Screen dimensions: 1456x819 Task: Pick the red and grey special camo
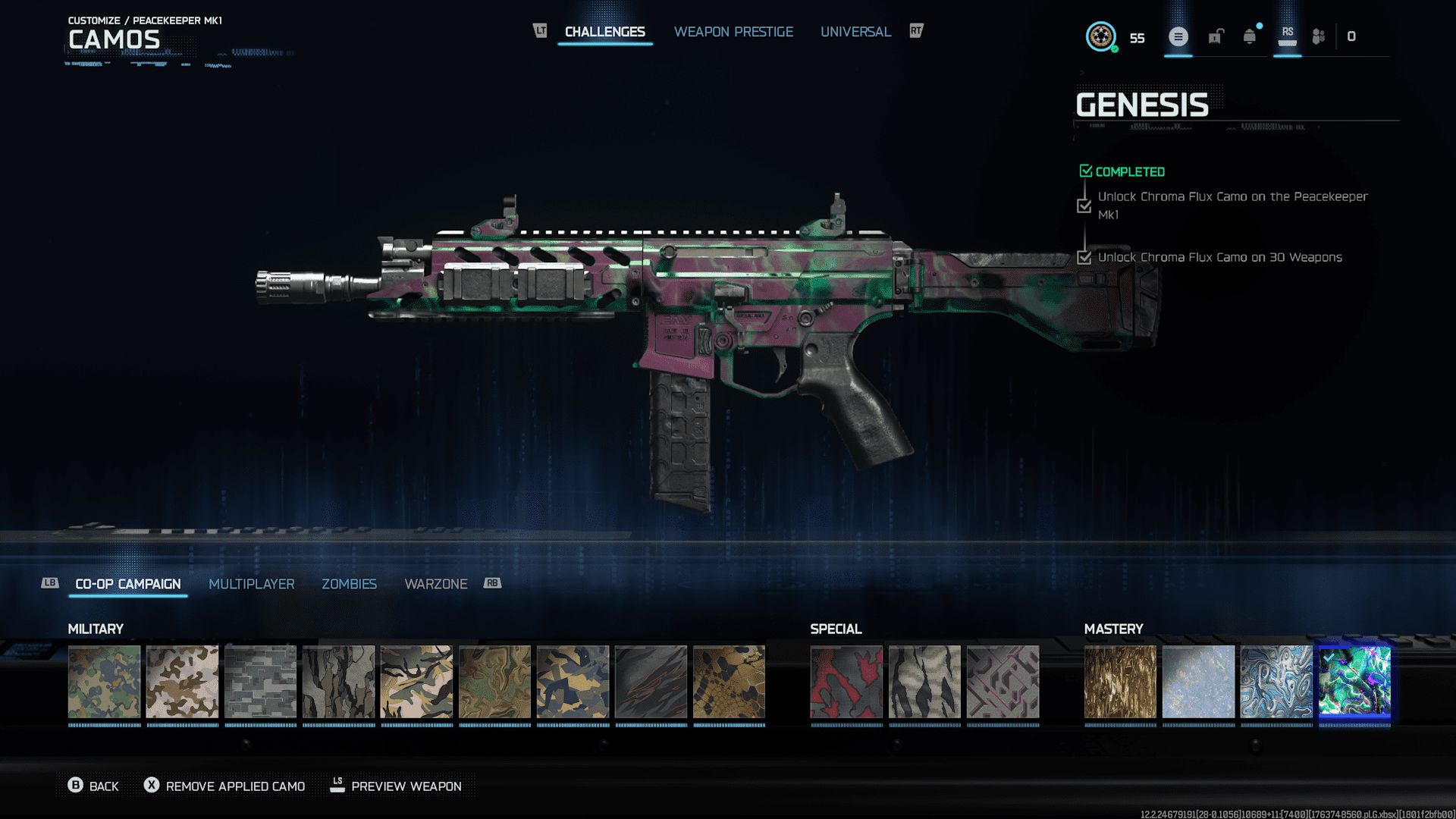846,682
